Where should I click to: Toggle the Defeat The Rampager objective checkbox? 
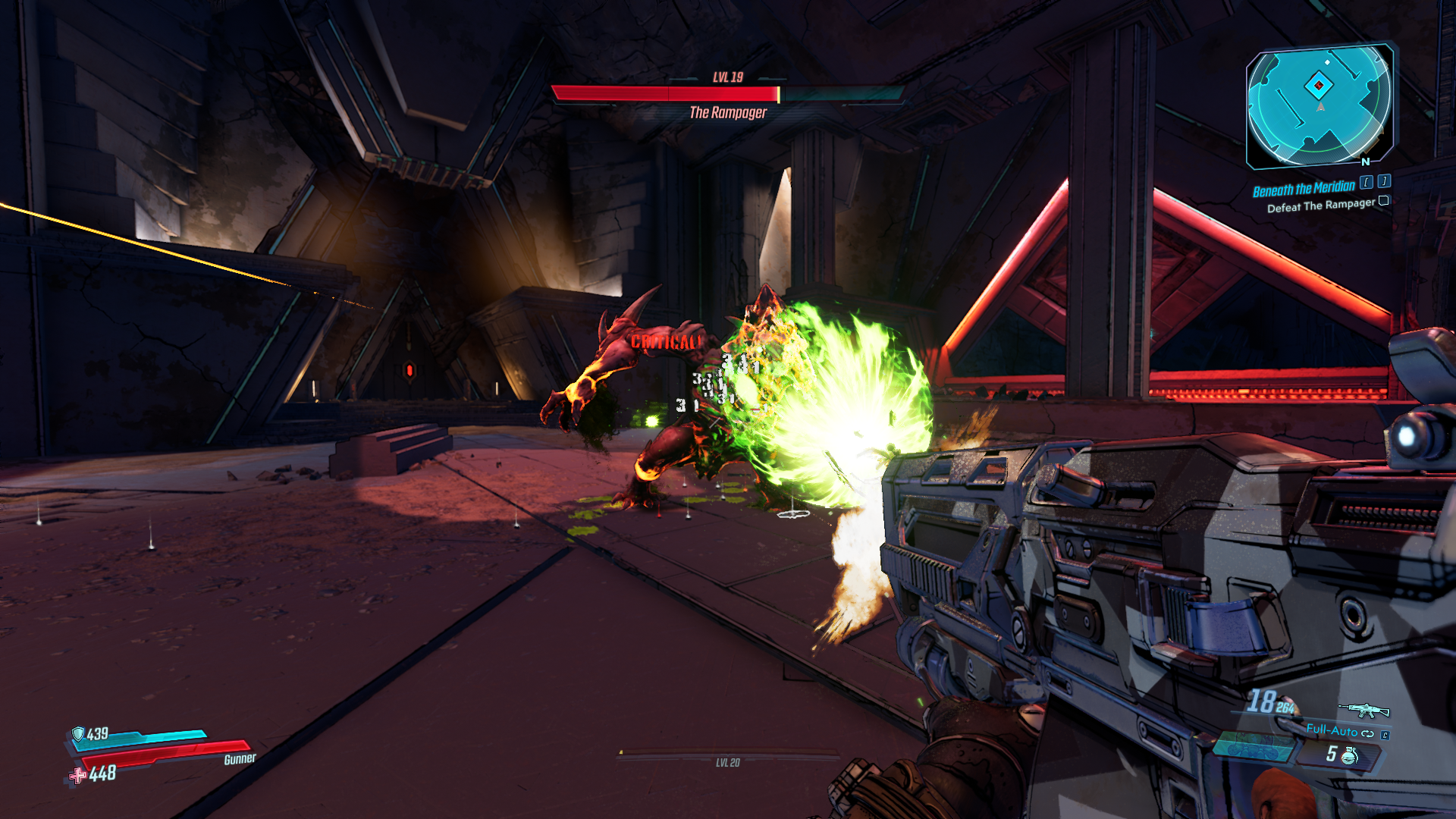1383,201
